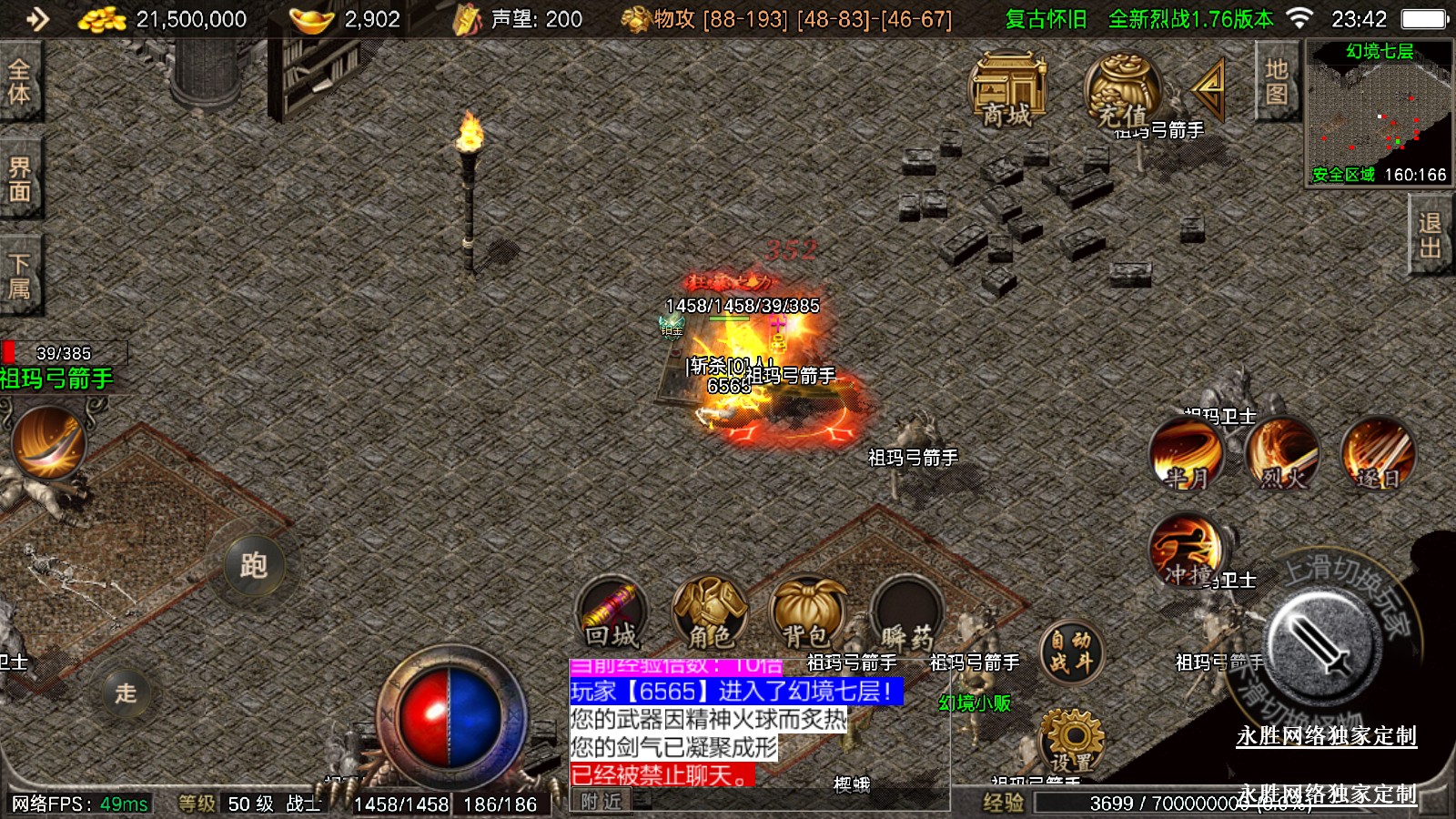This screenshot has width=1456, height=819.
Task: Activate the 逐日 skill
Action: pos(1378,453)
